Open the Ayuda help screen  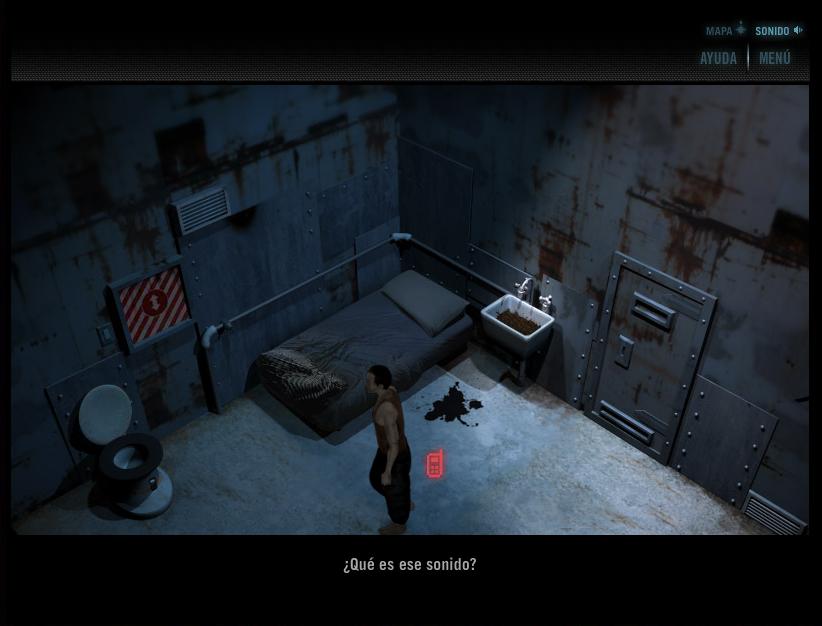point(718,59)
